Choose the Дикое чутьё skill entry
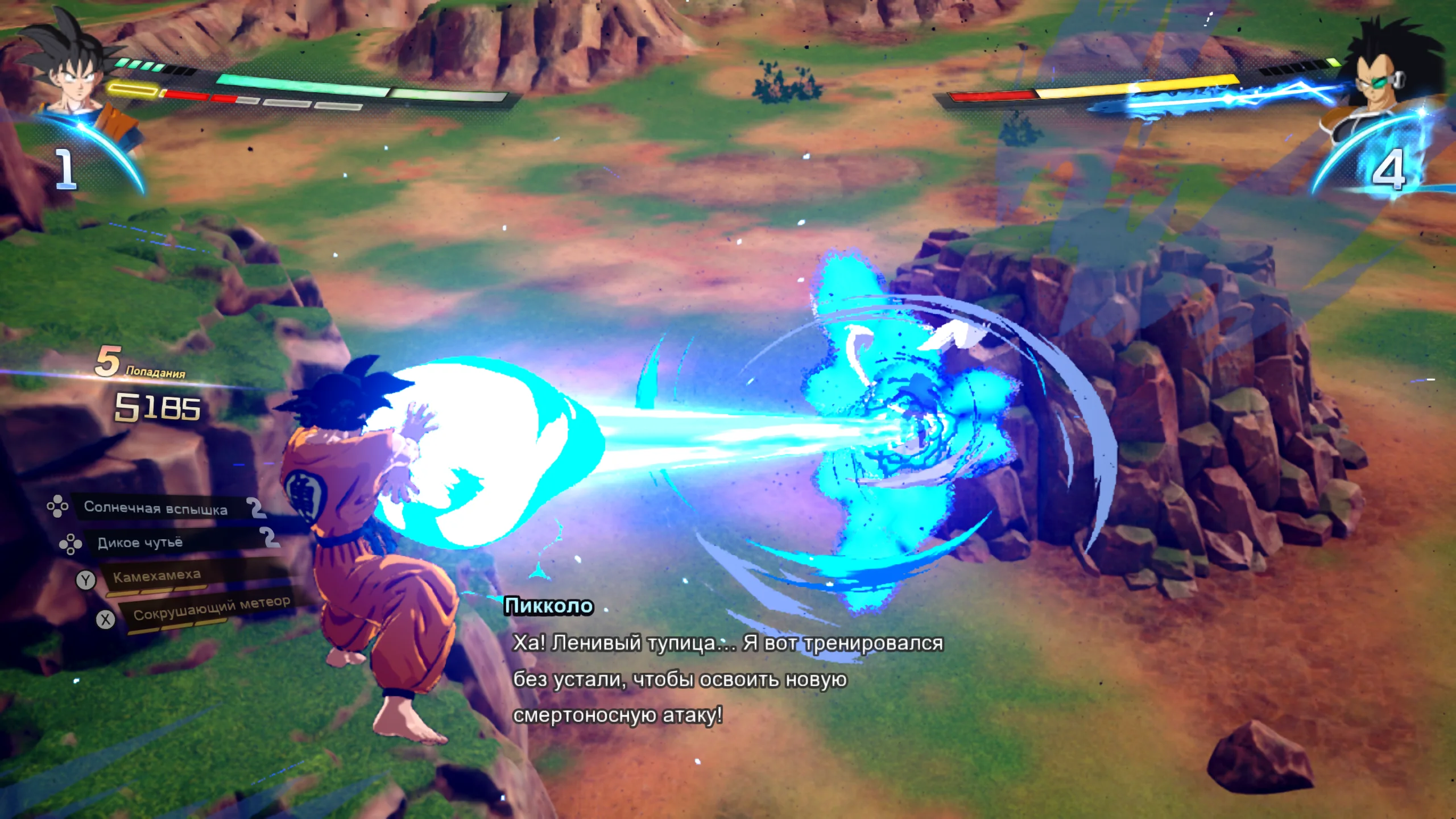 pos(140,543)
